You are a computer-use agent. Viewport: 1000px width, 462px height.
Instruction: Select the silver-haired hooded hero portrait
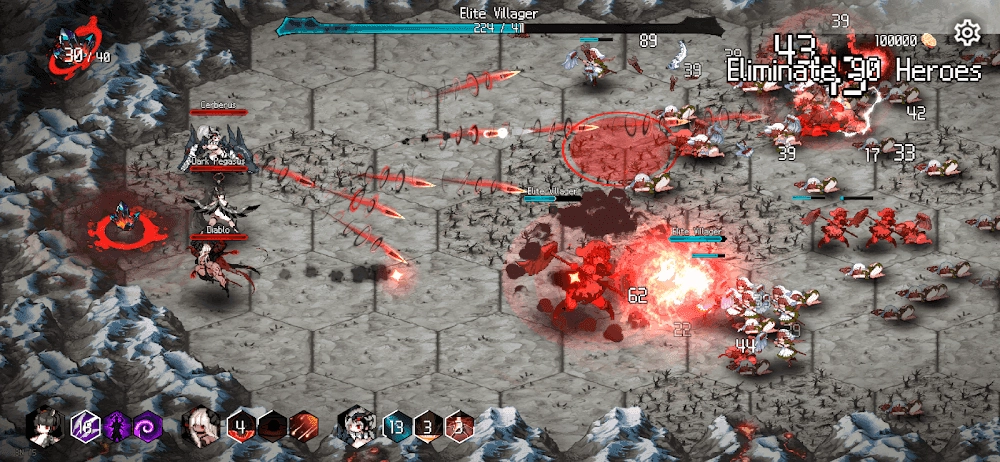point(356,427)
